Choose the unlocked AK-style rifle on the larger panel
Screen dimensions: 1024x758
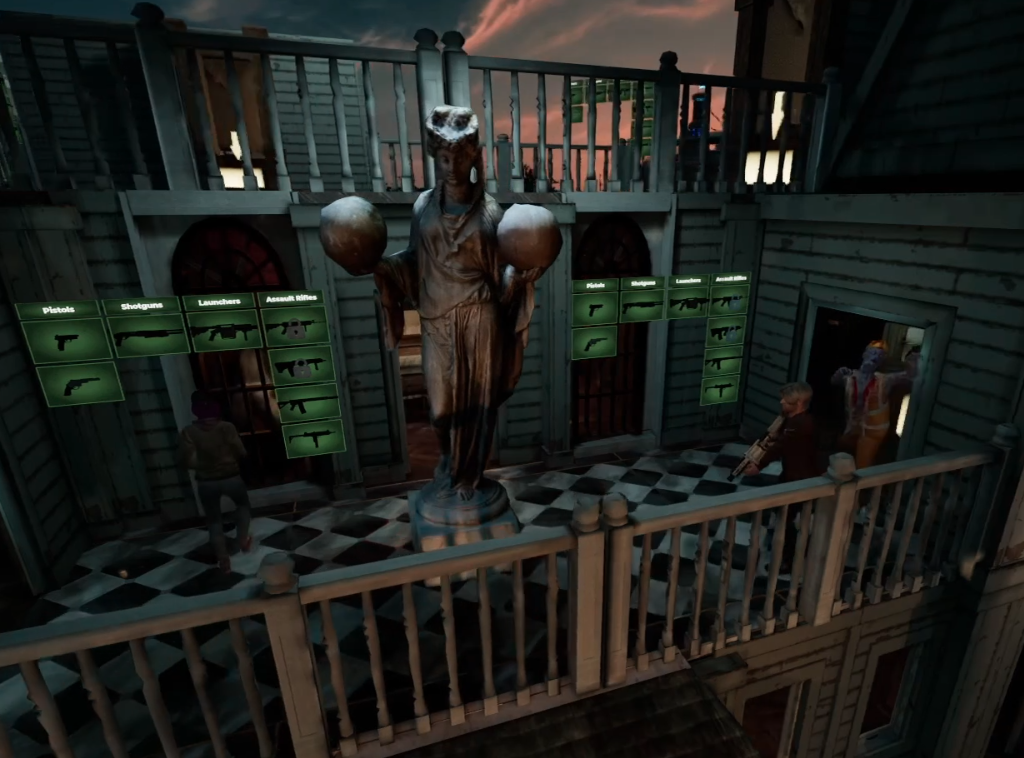pyautogui.click(x=307, y=402)
